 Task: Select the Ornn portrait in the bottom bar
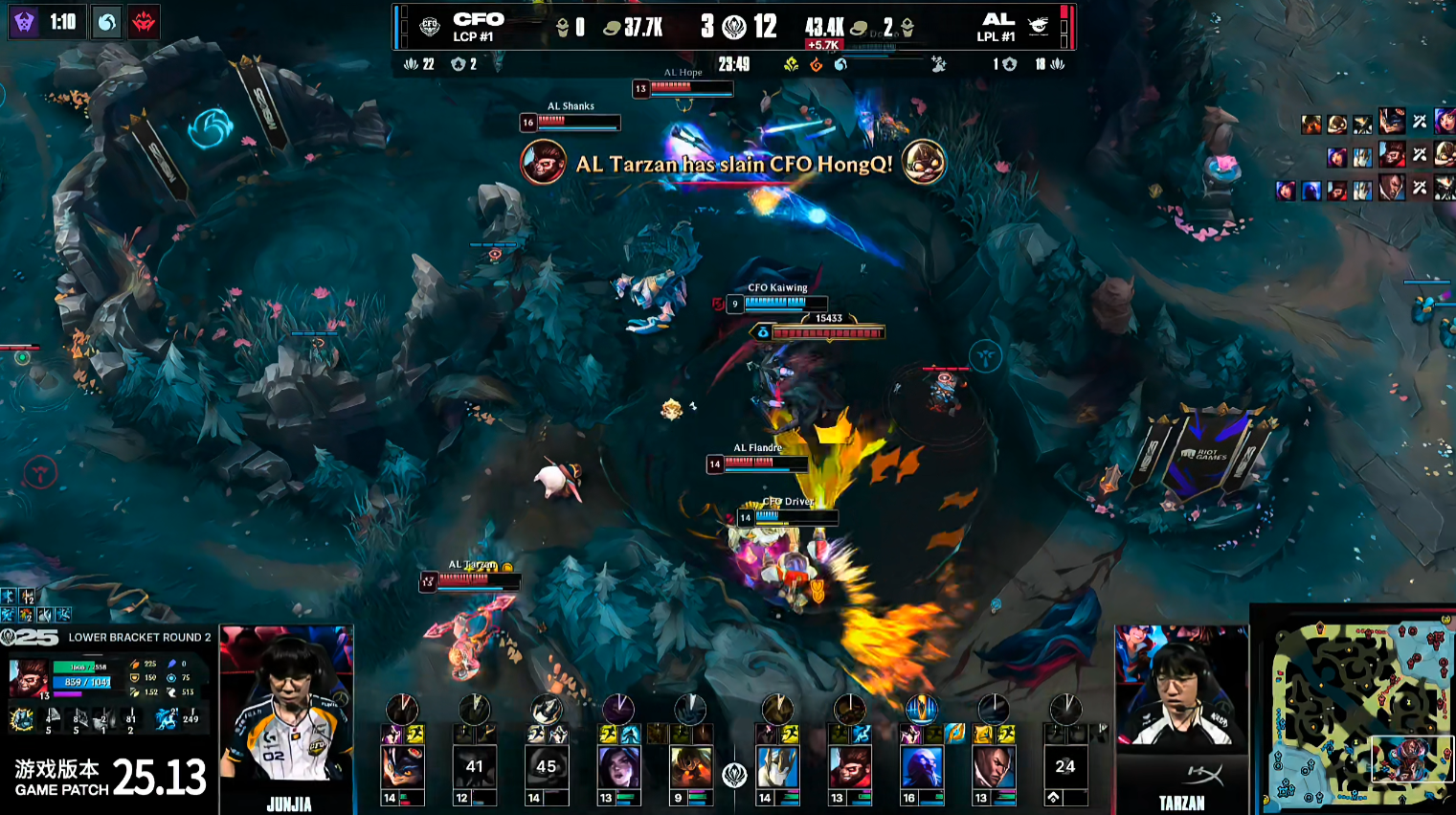(690, 768)
